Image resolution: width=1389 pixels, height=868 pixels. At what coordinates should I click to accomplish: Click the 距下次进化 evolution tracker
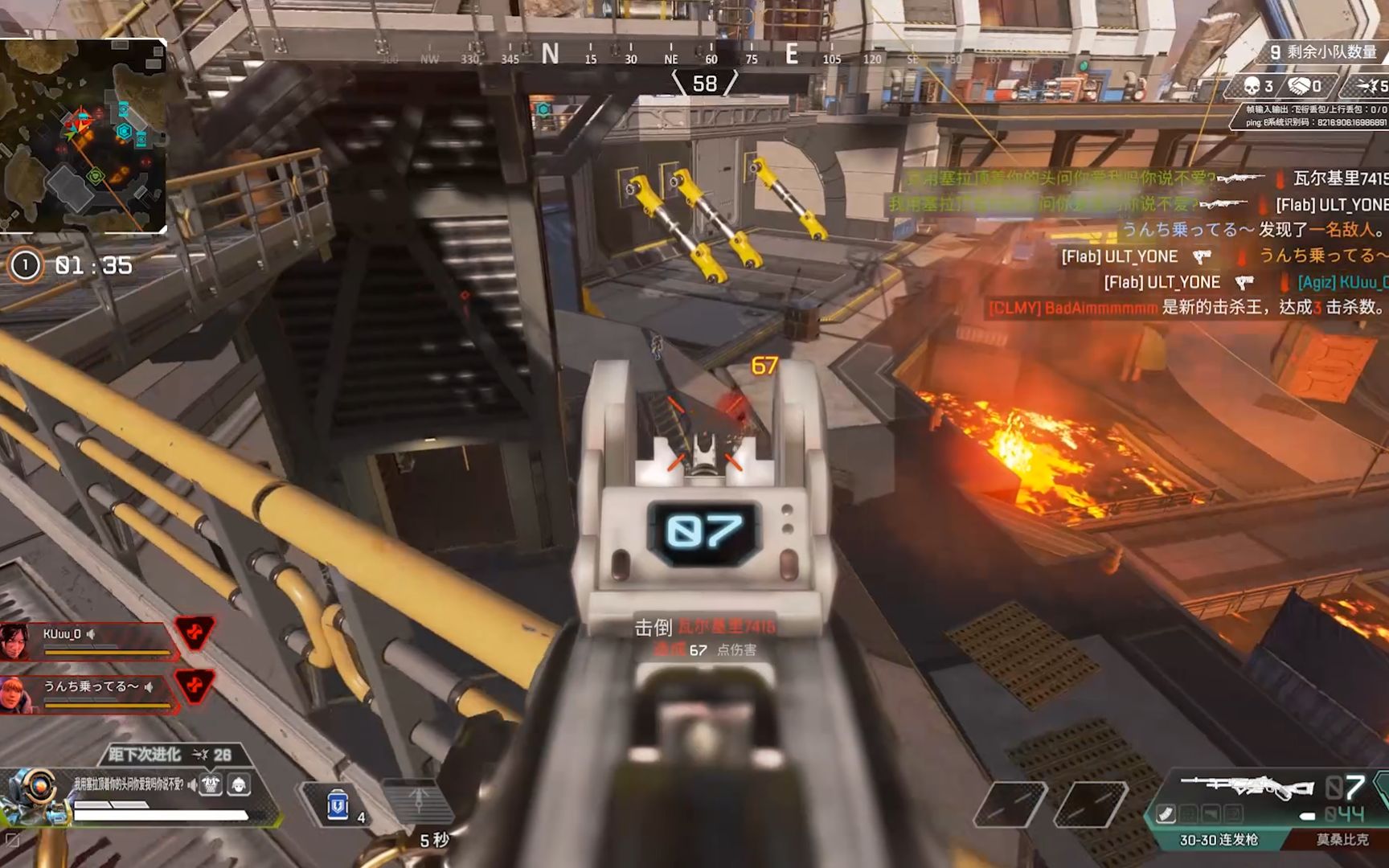tap(170, 755)
